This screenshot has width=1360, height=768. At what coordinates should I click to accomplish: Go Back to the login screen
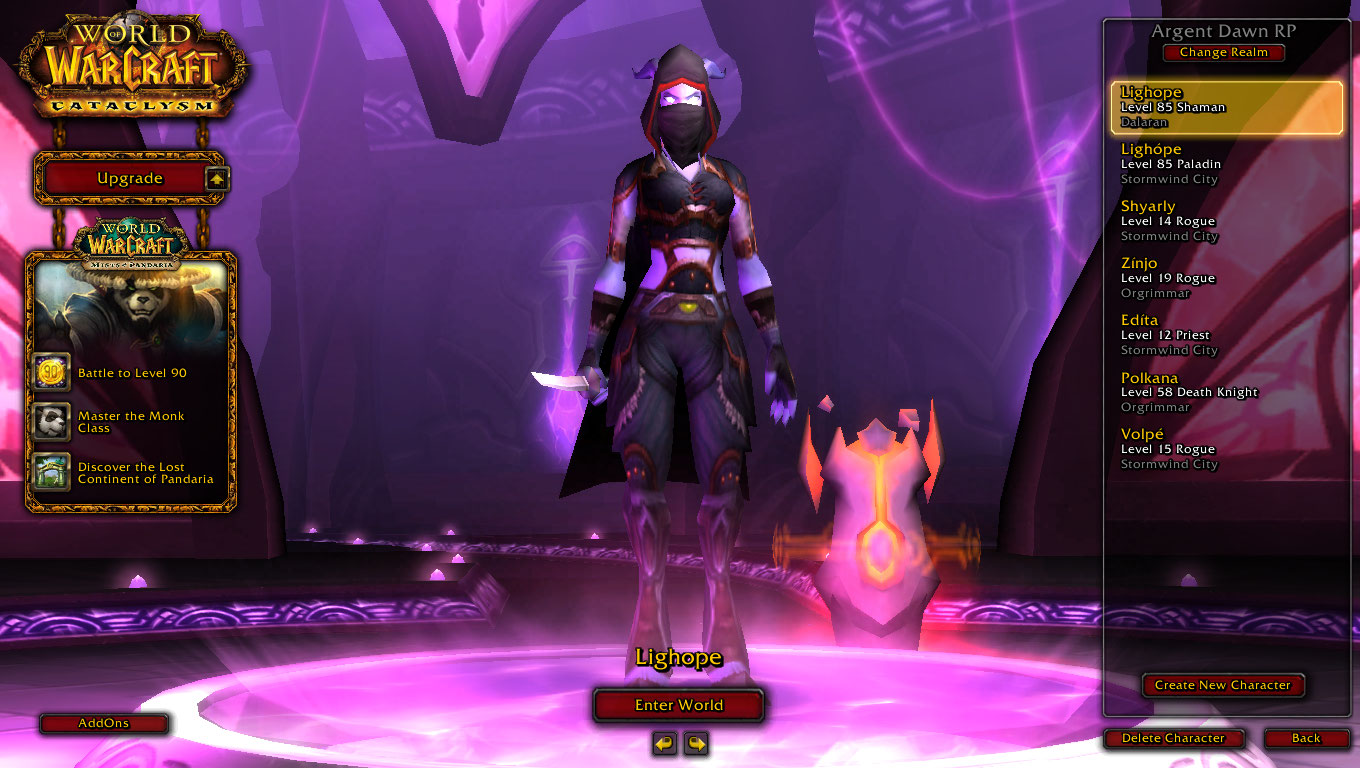[x=1305, y=738]
